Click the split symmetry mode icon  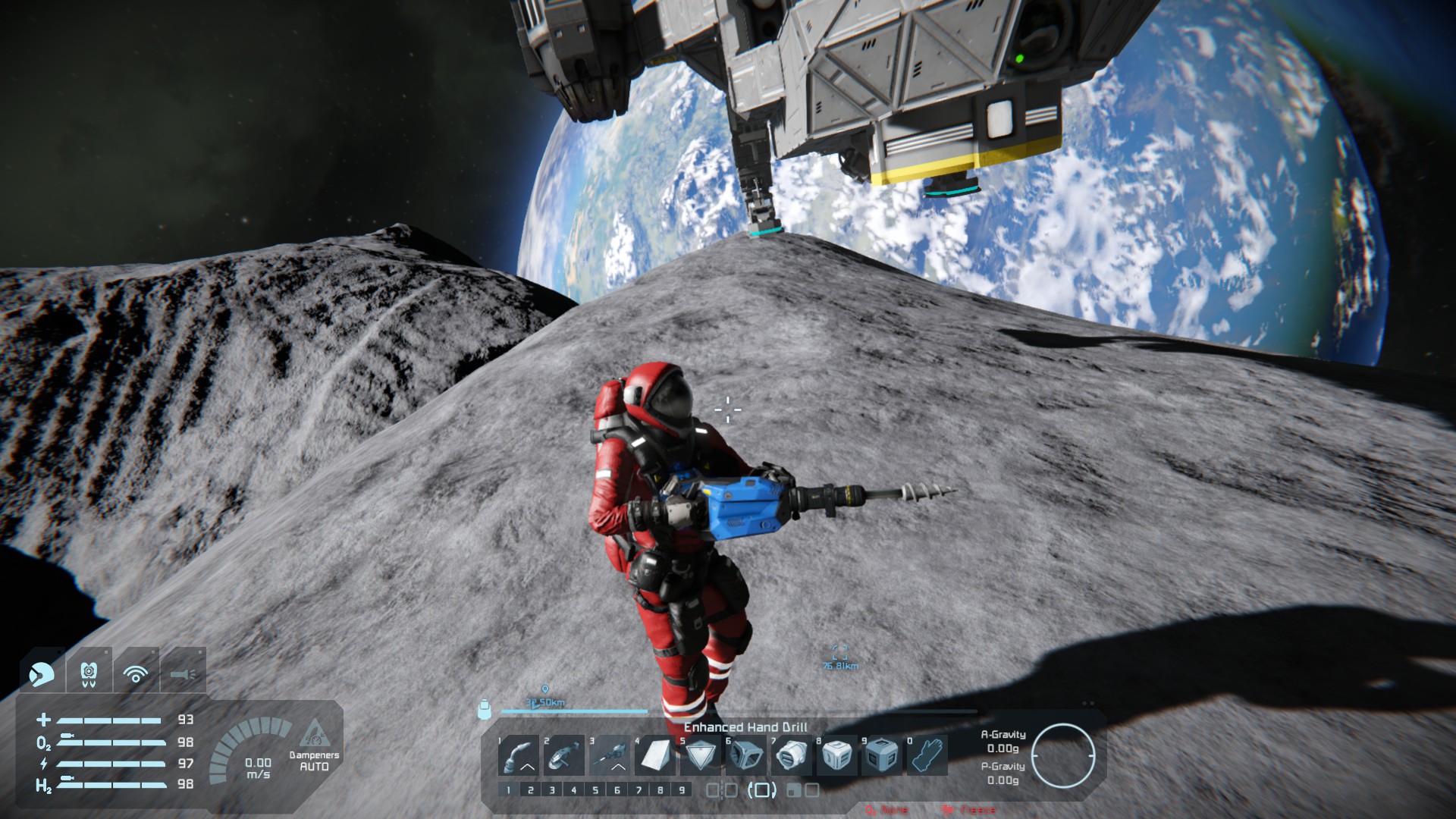coord(721,790)
